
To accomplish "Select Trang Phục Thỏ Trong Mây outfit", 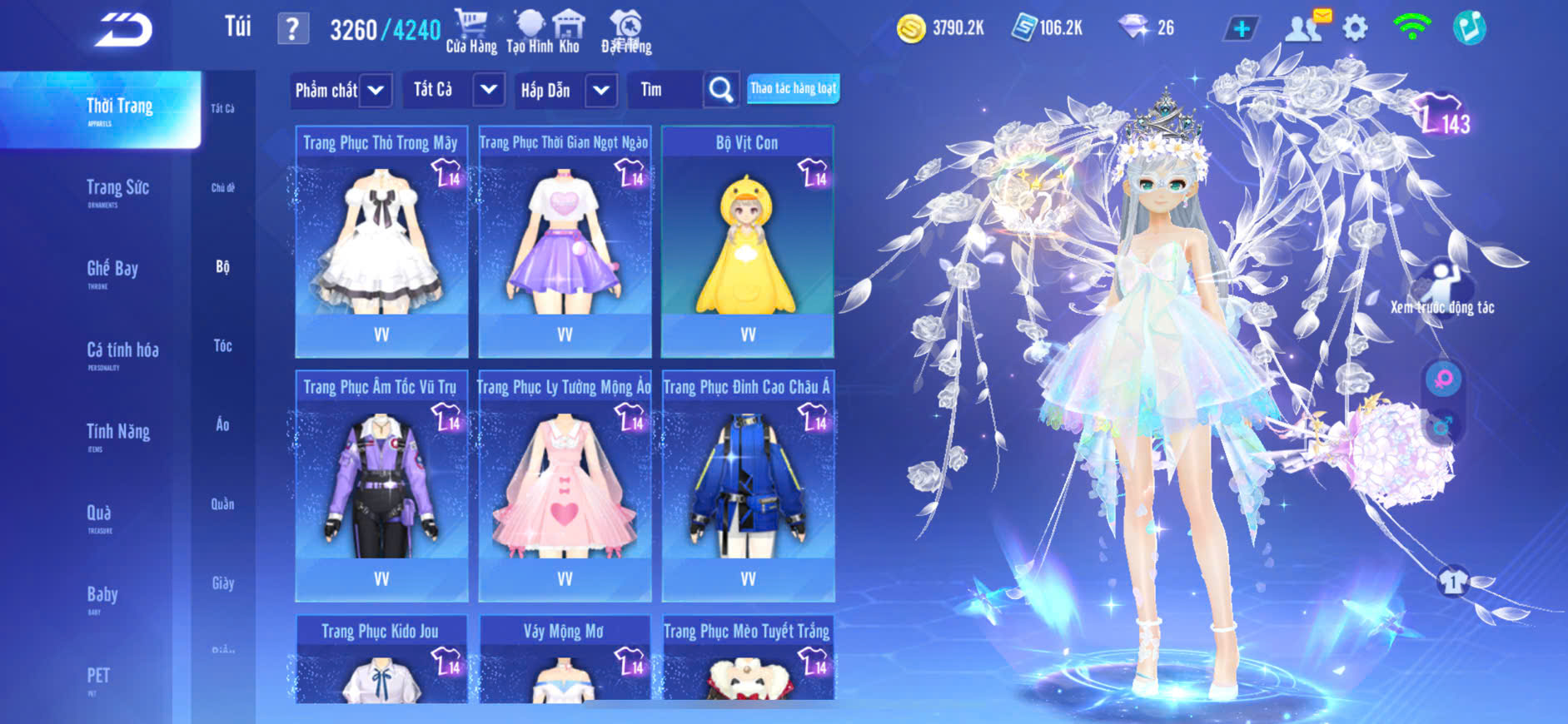I will pos(381,241).
